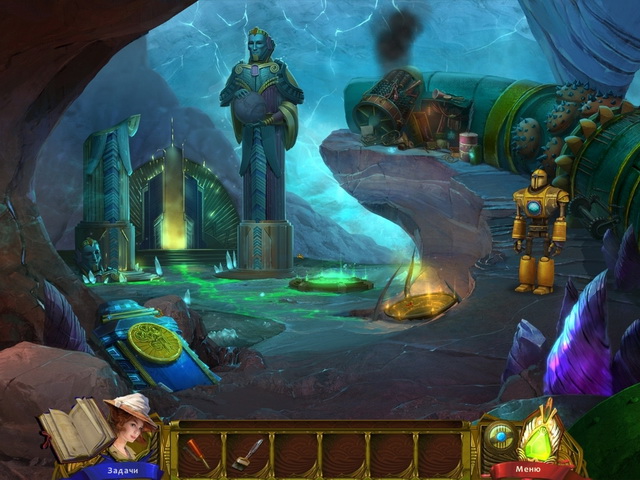Screen dimensions: 640x480
Task: Select the brush inventory slot
Action: coord(247,452)
